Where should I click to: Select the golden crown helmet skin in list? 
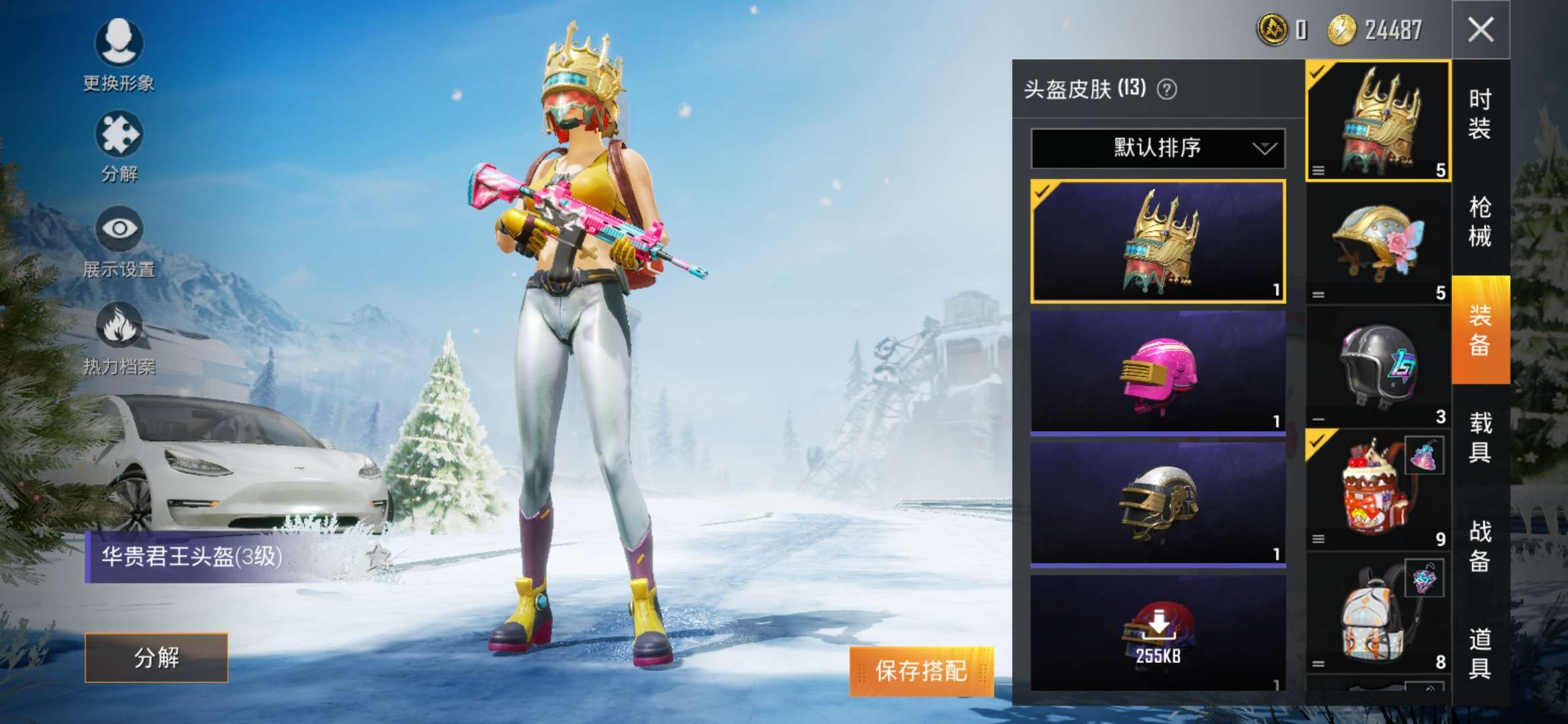(1157, 241)
